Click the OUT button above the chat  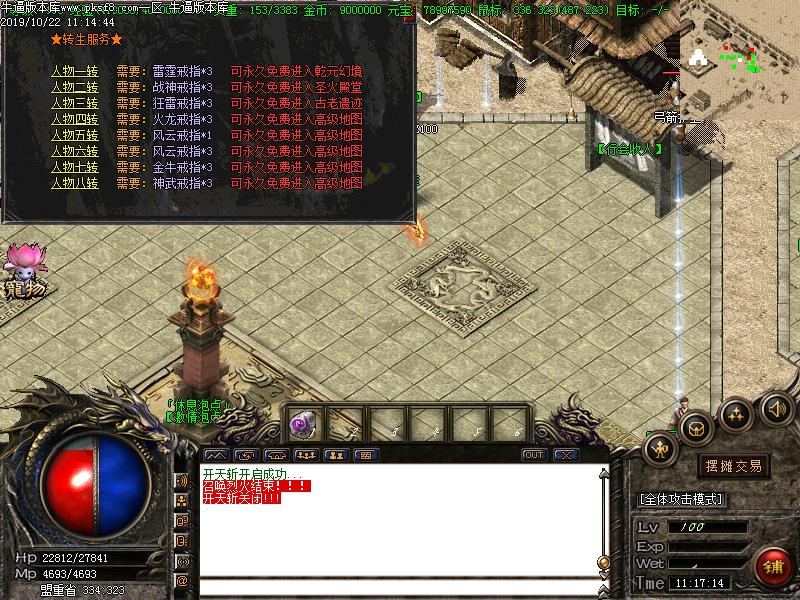coord(534,455)
